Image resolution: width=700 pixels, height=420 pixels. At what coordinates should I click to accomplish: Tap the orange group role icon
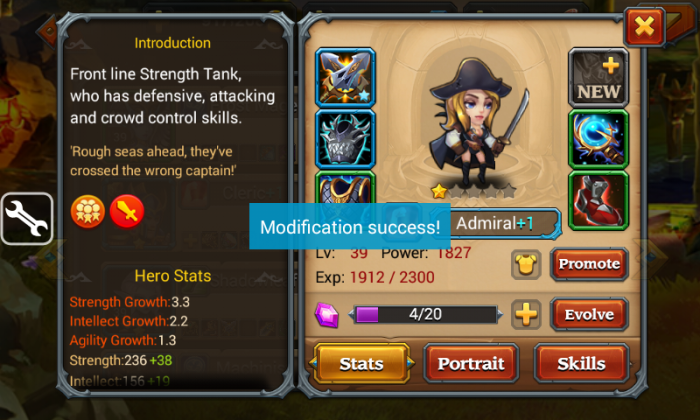(87, 211)
